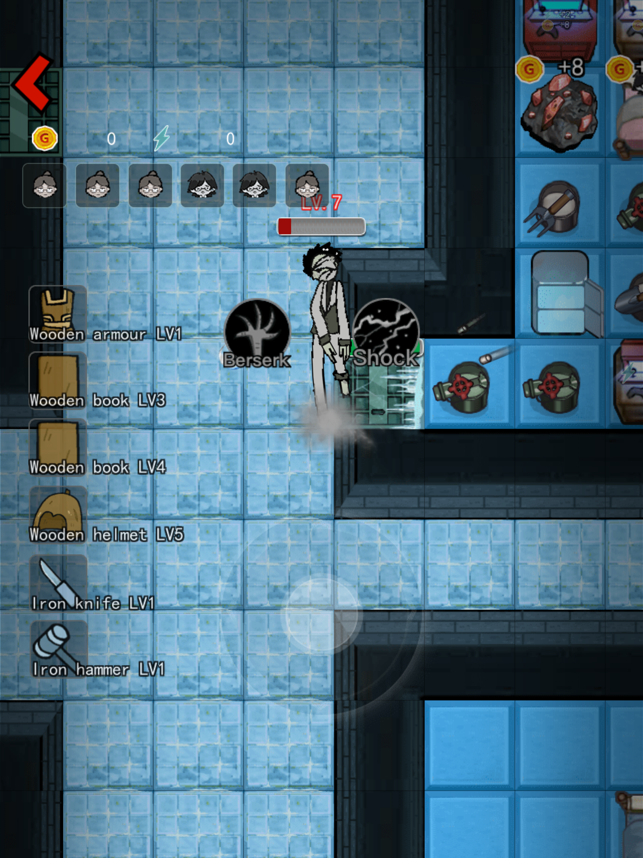Select the Wooden book LV3 item
Image resolution: width=643 pixels, height=858 pixels.
click(57, 380)
